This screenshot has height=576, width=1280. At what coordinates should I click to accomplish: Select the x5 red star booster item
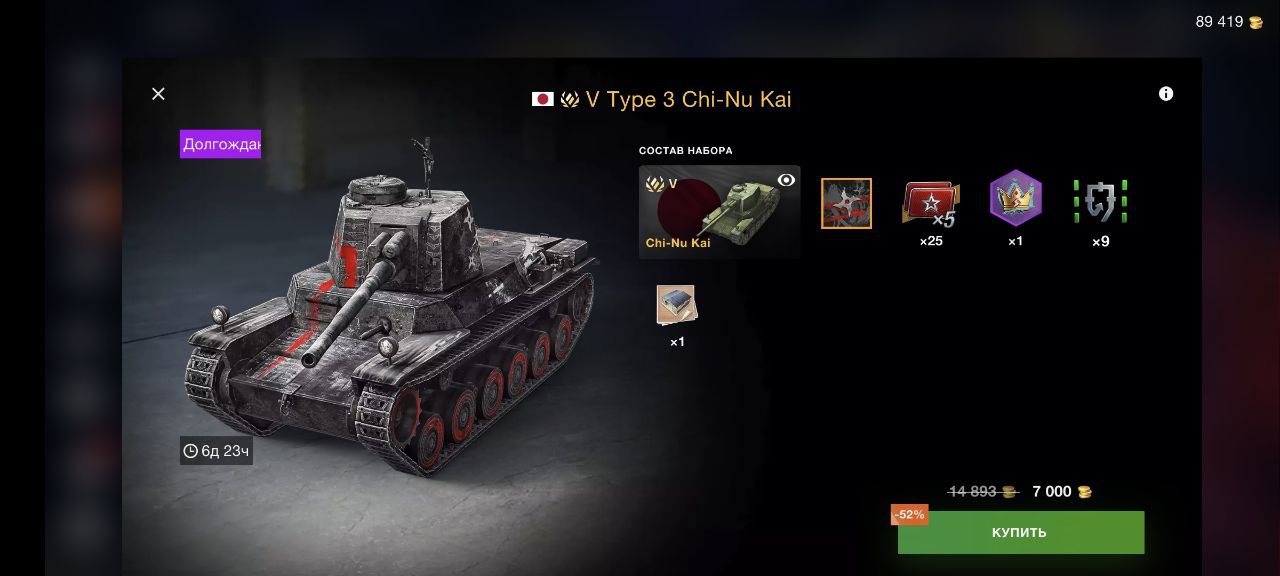(930, 204)
